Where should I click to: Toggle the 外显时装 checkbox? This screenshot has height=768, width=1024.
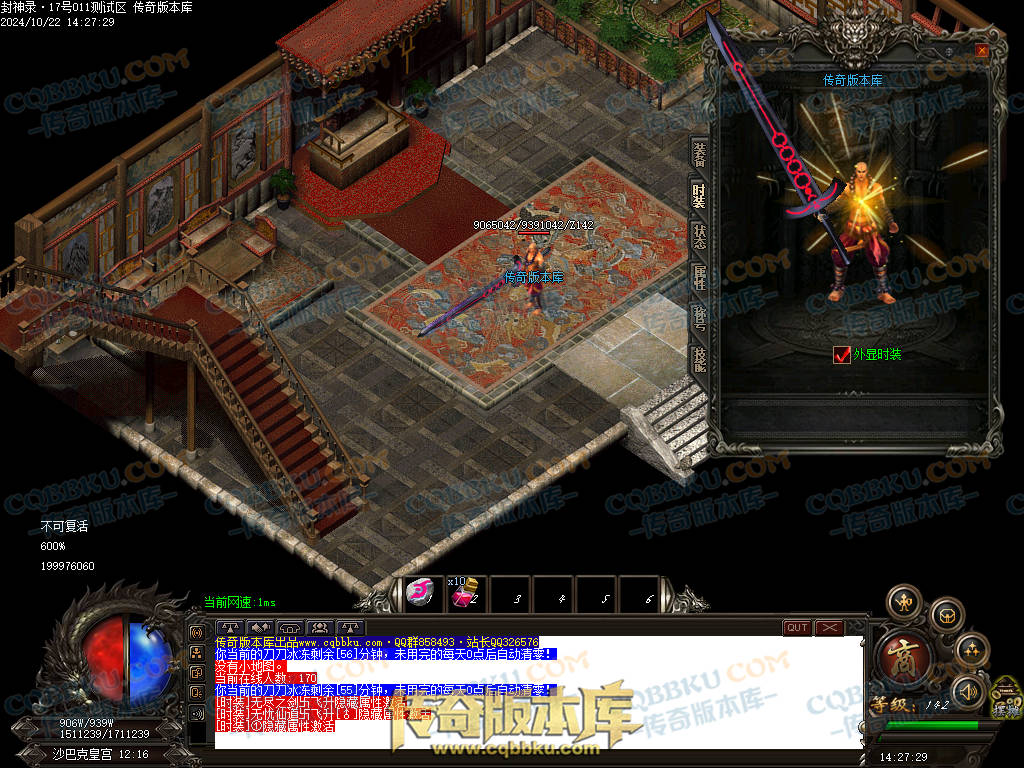pos(841,354)
